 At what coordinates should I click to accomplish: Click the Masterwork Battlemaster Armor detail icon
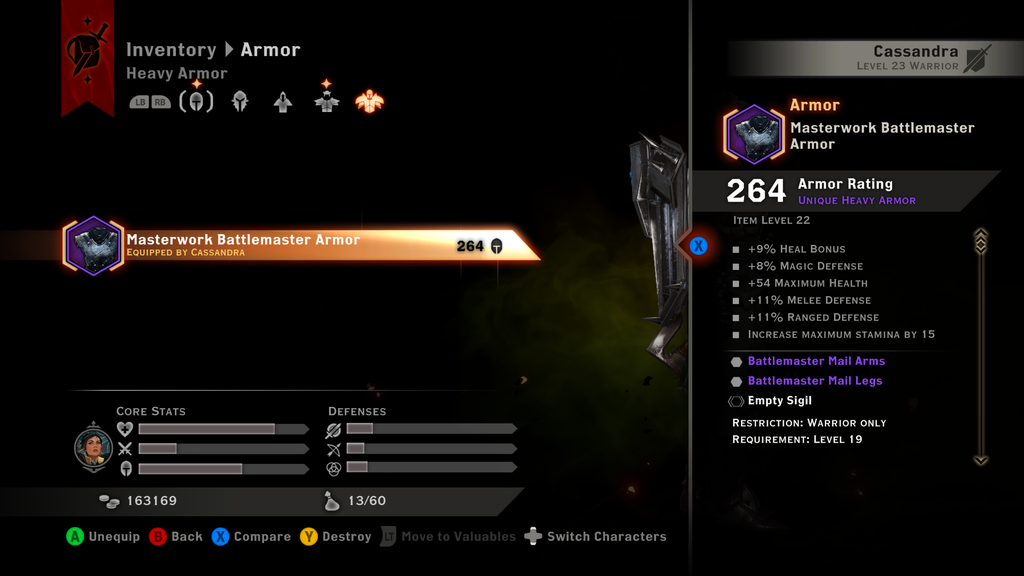pyautogui.click(x=754, y=134)
